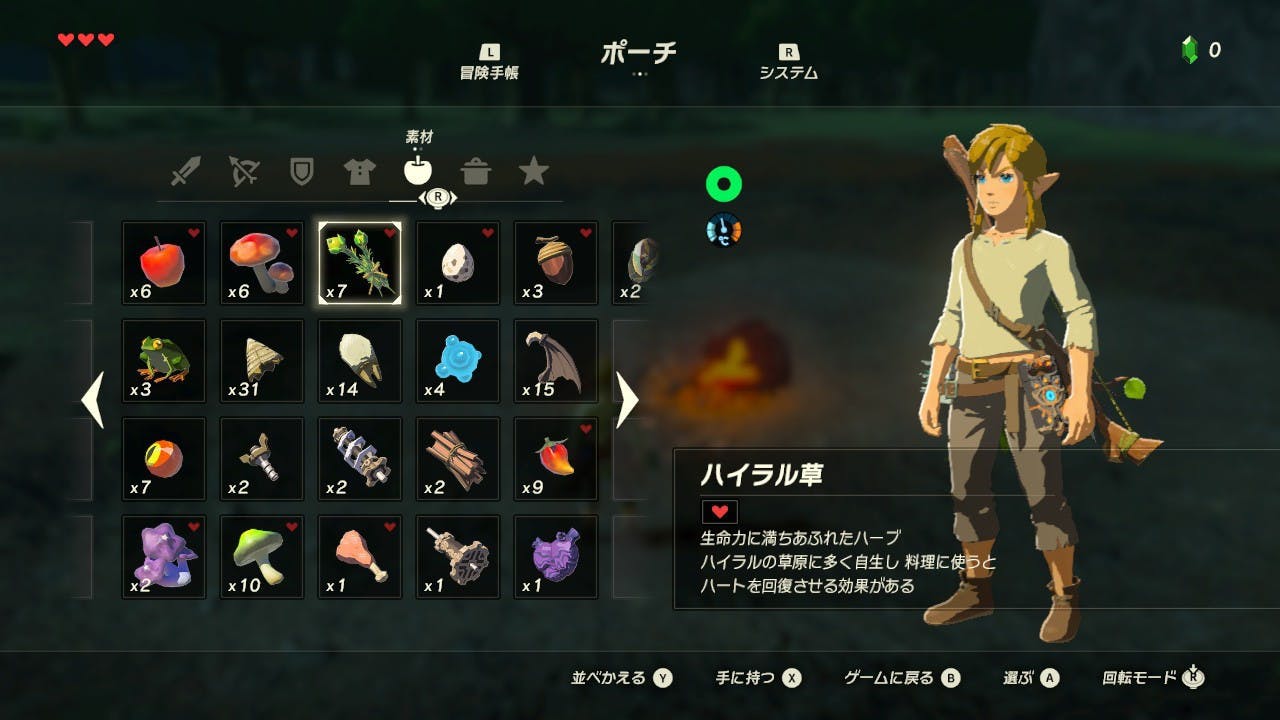Screen dimensions: 1280x720
Task: Choose the red Hylian mushroom slot
Action: [x=262, y=263]
